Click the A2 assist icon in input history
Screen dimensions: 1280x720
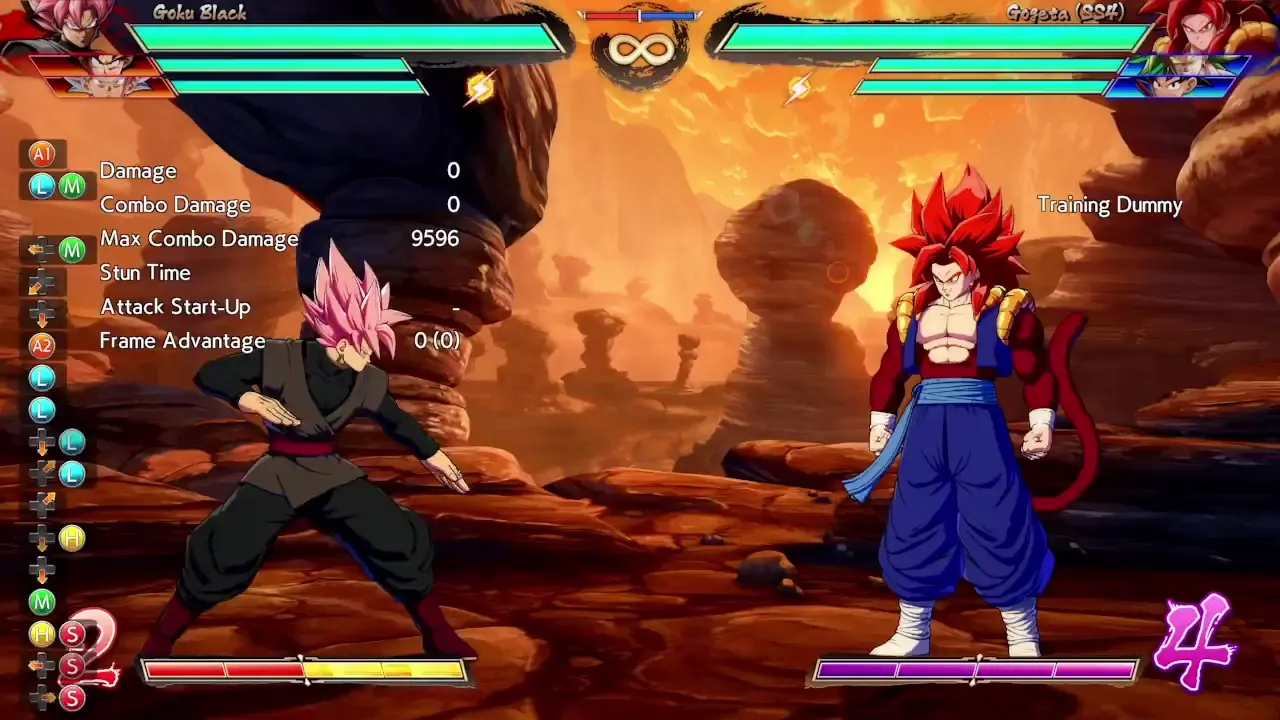pos(40,346)
